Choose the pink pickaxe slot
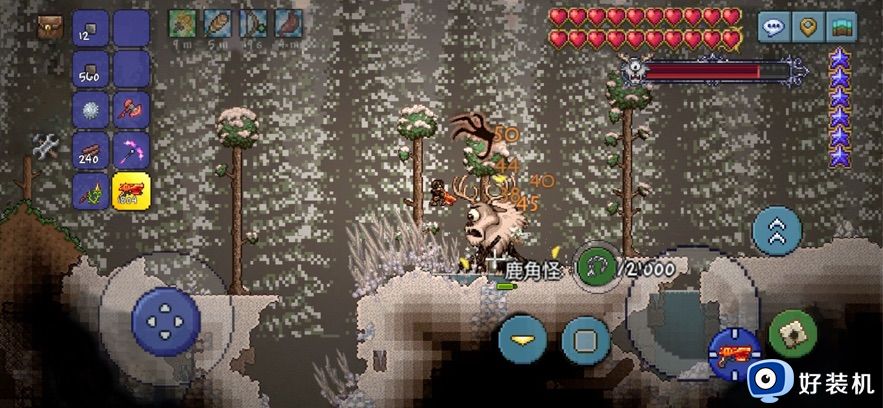883x408 pixels. 131,150
